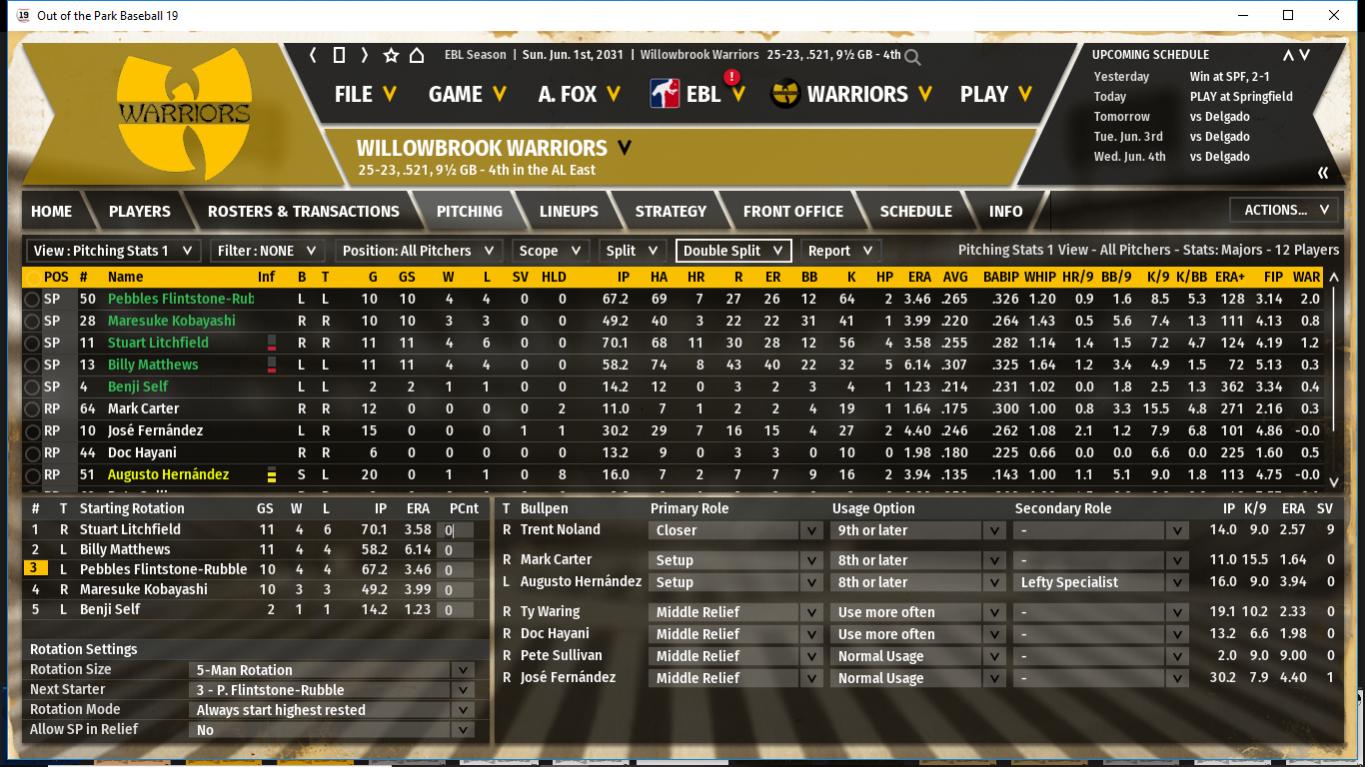Open the ACTIONS dropdown

tap(1285, 210)
